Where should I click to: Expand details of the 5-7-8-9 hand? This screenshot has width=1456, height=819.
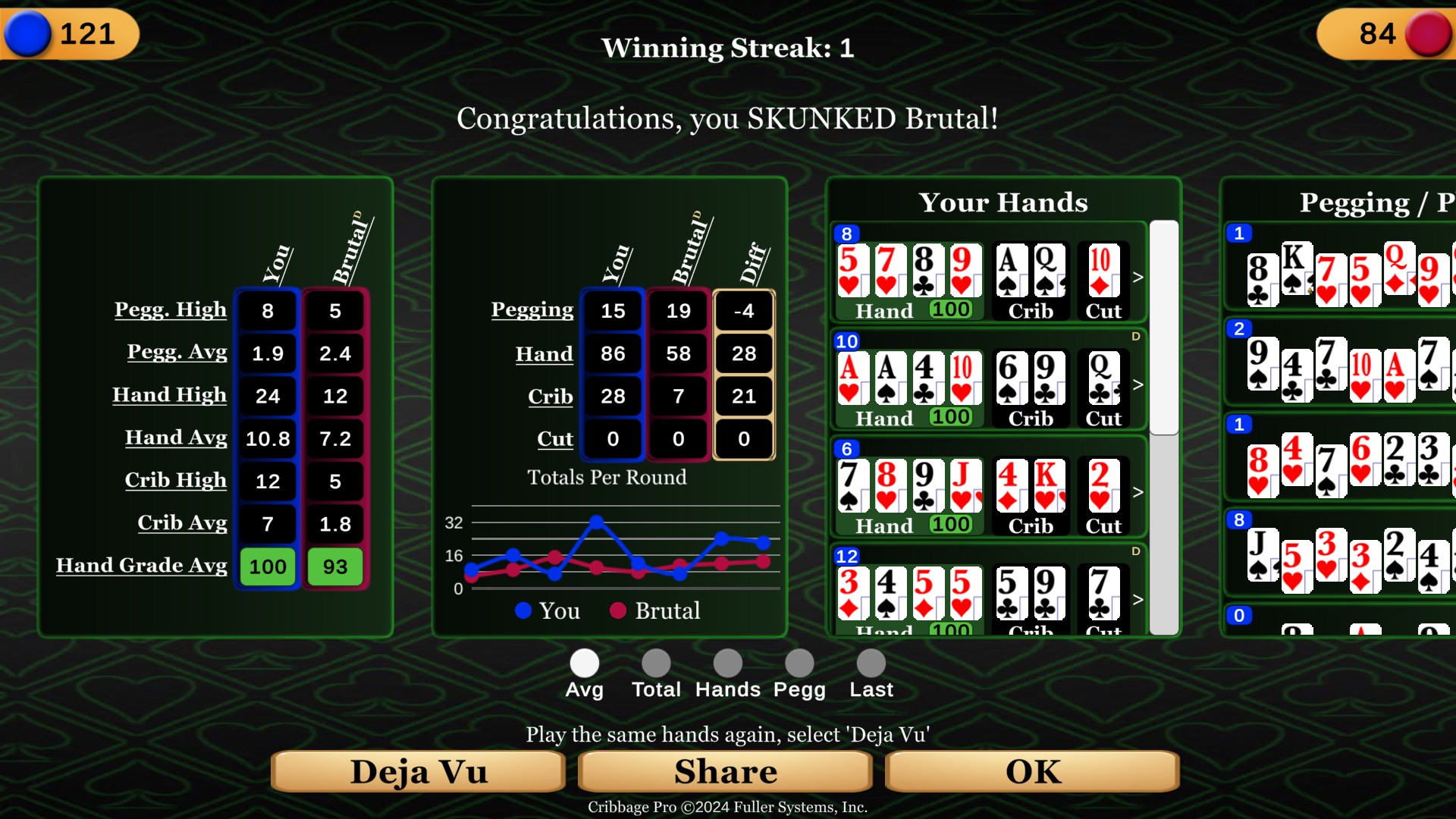coord(1137,277)
